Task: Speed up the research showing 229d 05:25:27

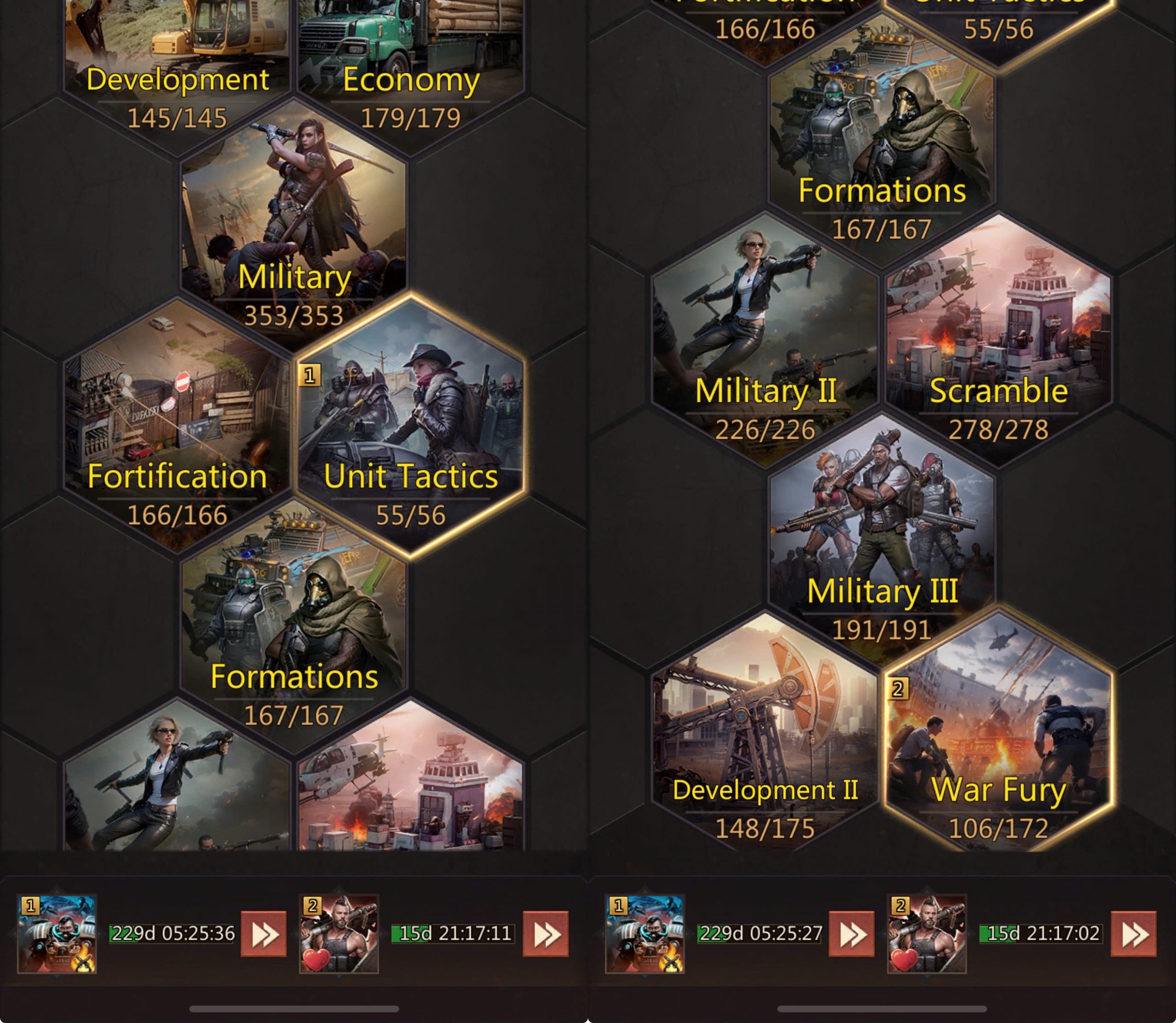Action: tap(851, 934)
